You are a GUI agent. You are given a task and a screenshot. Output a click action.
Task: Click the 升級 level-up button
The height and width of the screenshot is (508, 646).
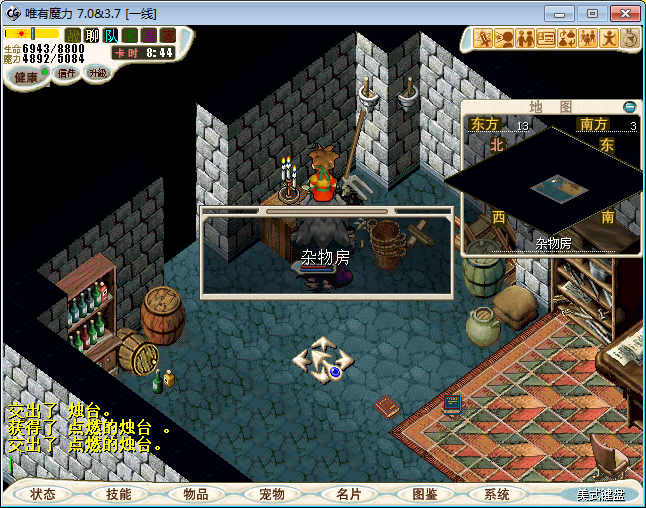(x=97, y=73)
